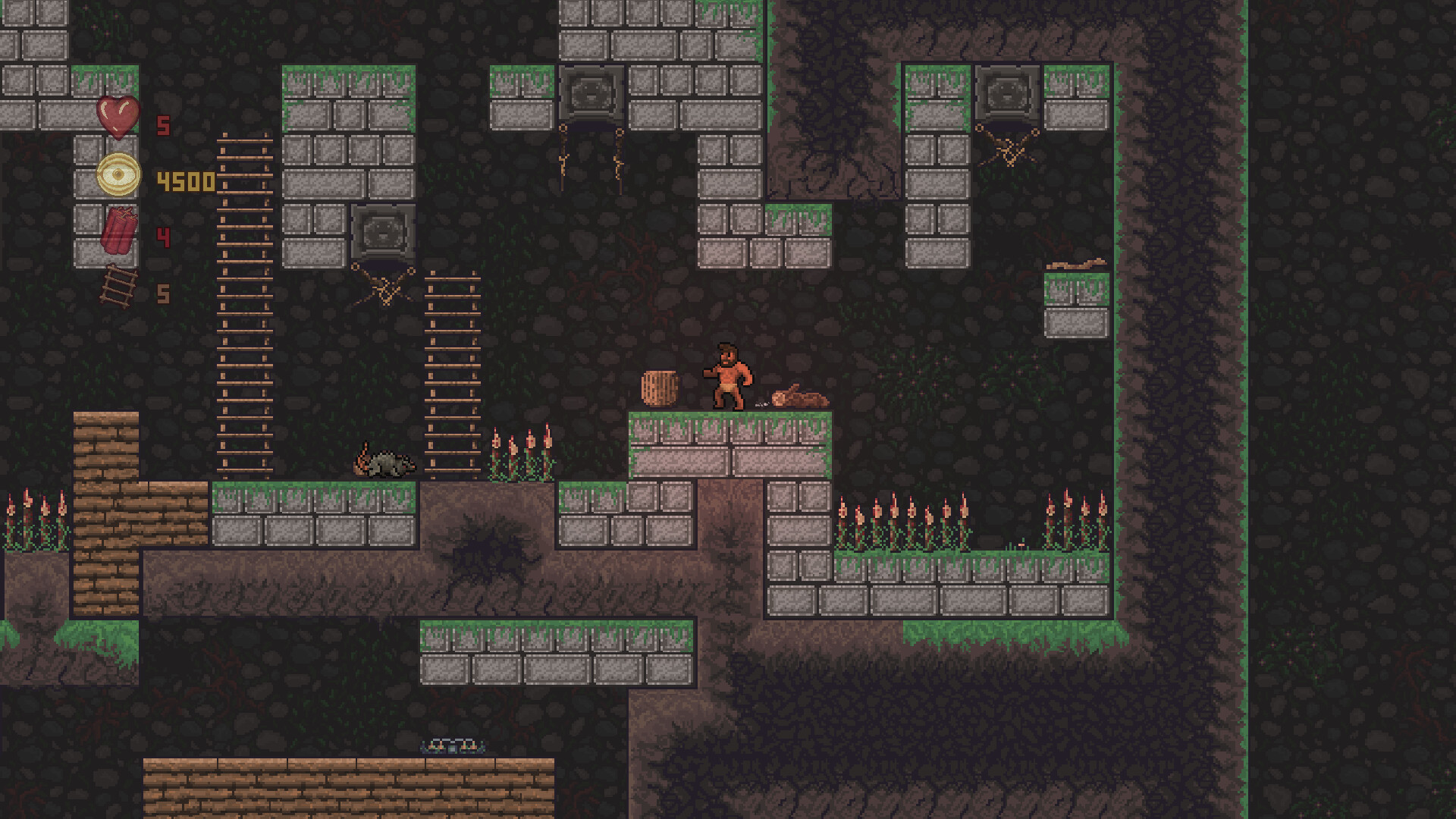Select the stone grate hatch at the top center
This screenshot has height=819, width=1456.
click(590, 91)
